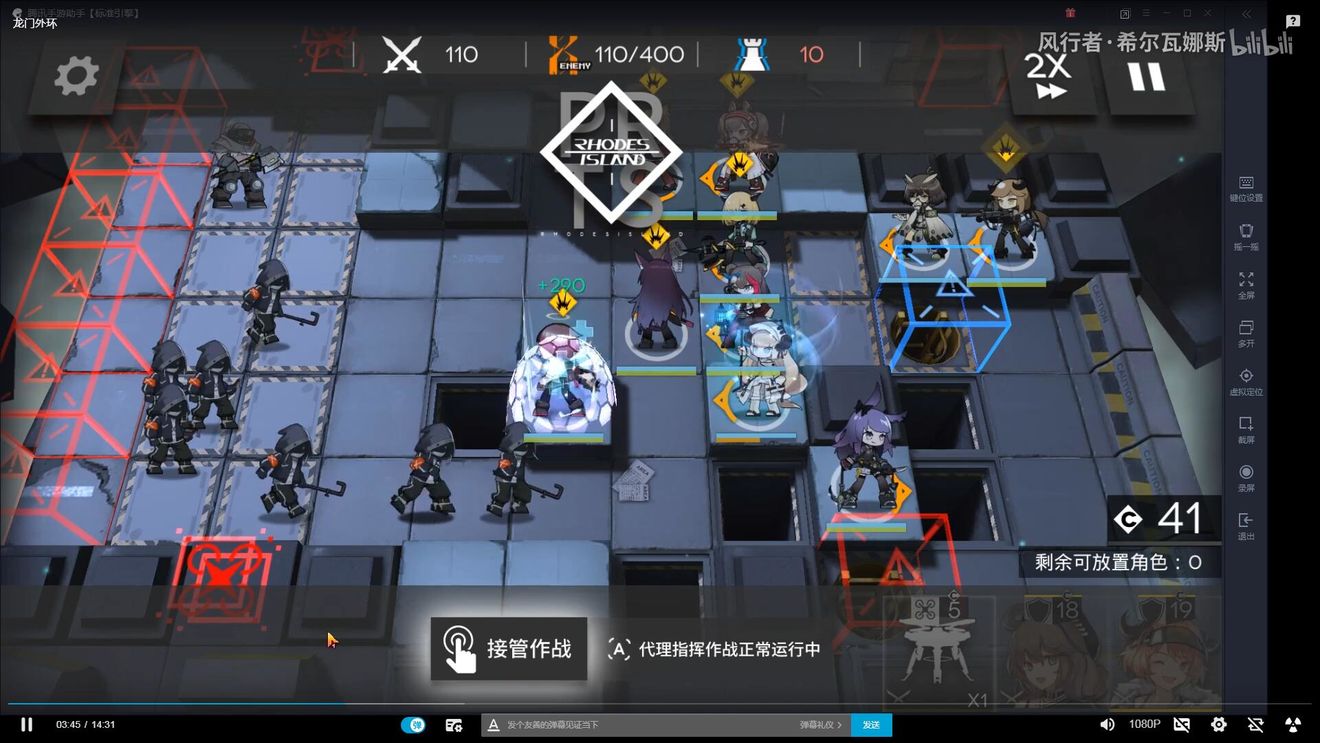
Task: Open the 多开 multi-instance tool
Action: coord(1246,333)
